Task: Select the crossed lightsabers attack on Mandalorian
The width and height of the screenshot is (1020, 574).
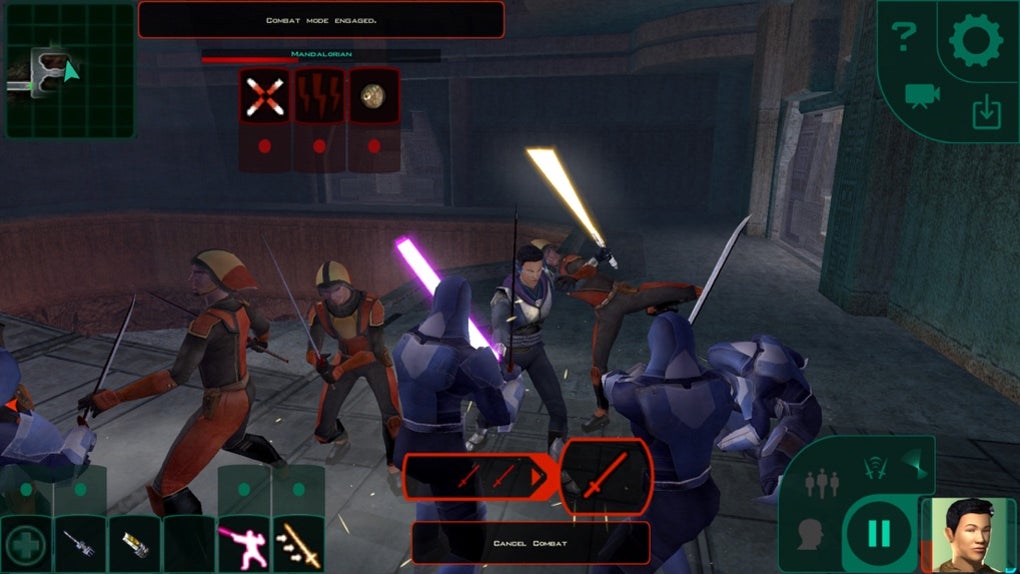Action: [266, 96]
